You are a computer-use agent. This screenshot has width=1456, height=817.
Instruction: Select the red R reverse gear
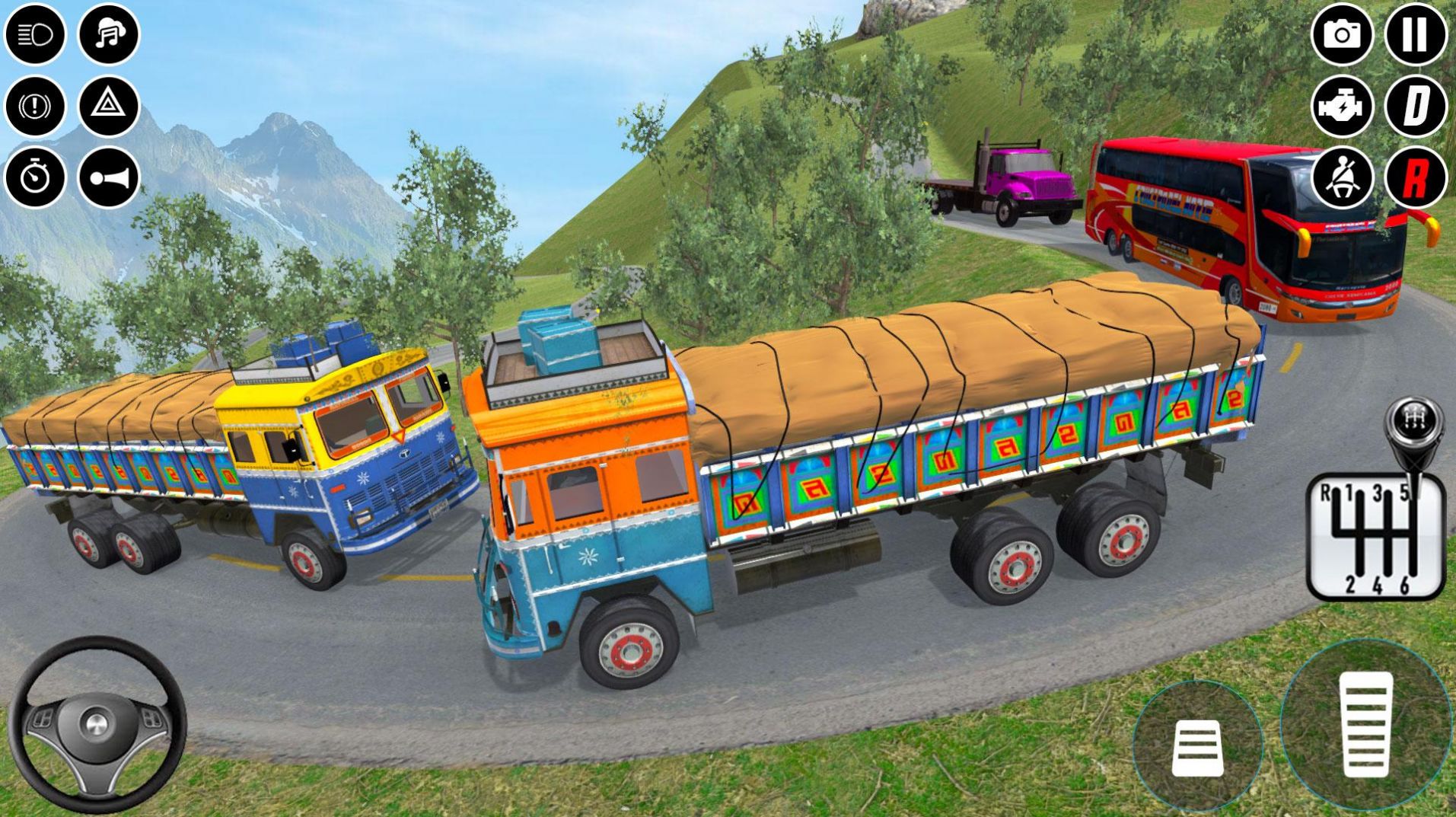click(x=1415, y=178)
